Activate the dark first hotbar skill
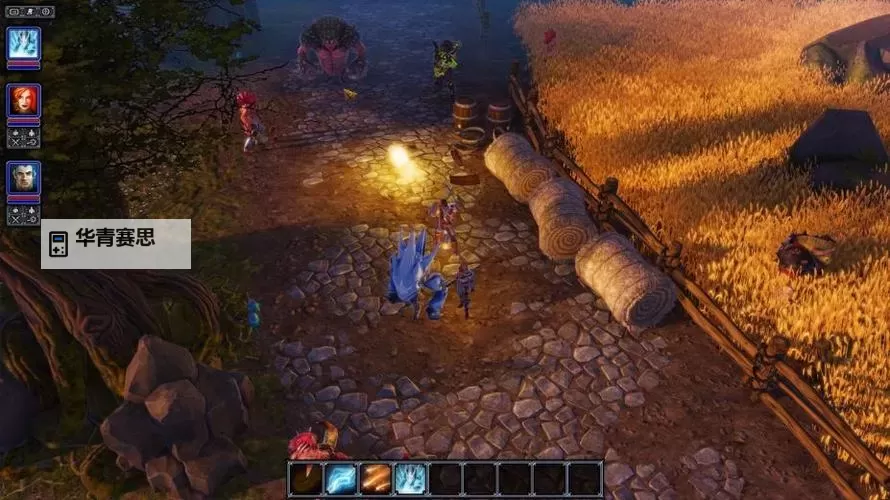The image size is (890, 500). pyautogui.click(x=306, y=479)
